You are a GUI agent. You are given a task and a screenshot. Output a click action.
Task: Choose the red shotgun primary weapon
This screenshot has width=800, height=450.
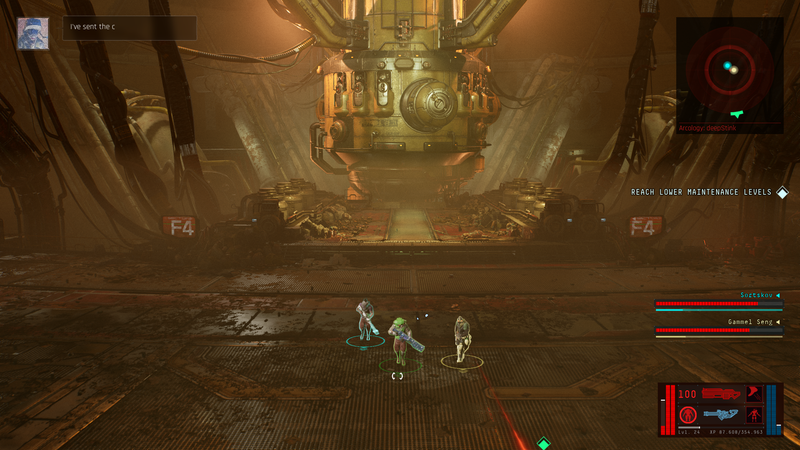coord(722,394)
